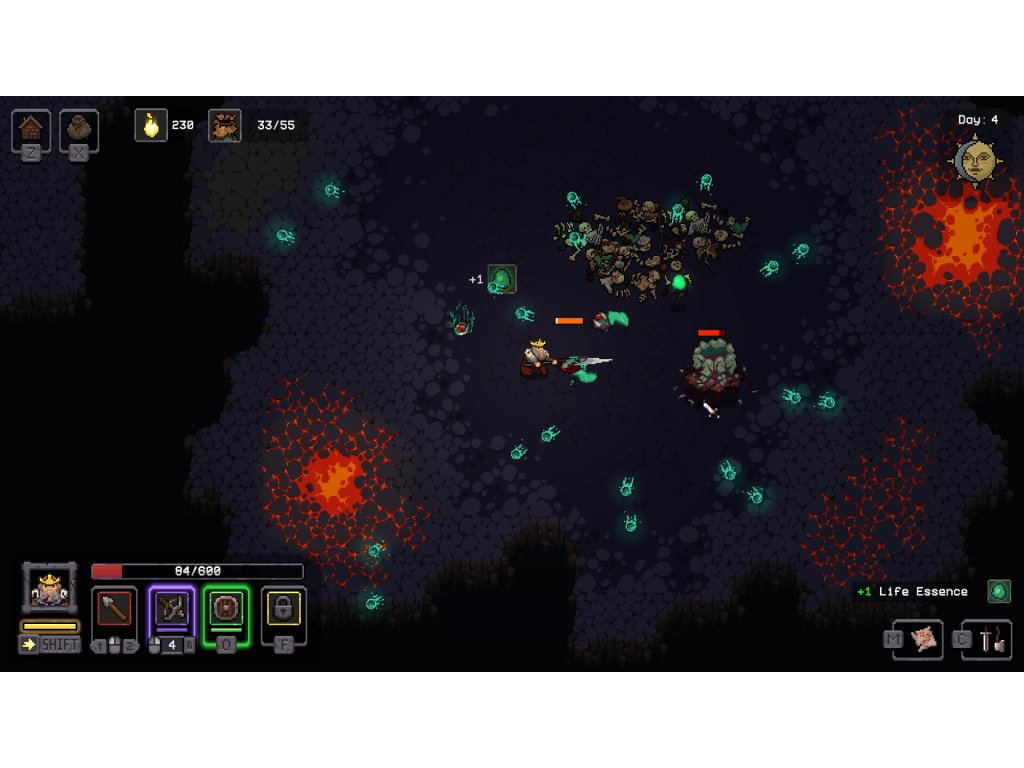This screenshot has width=1024, height=768.
Task: Click the house icon to return home
Action: (31, 129)
